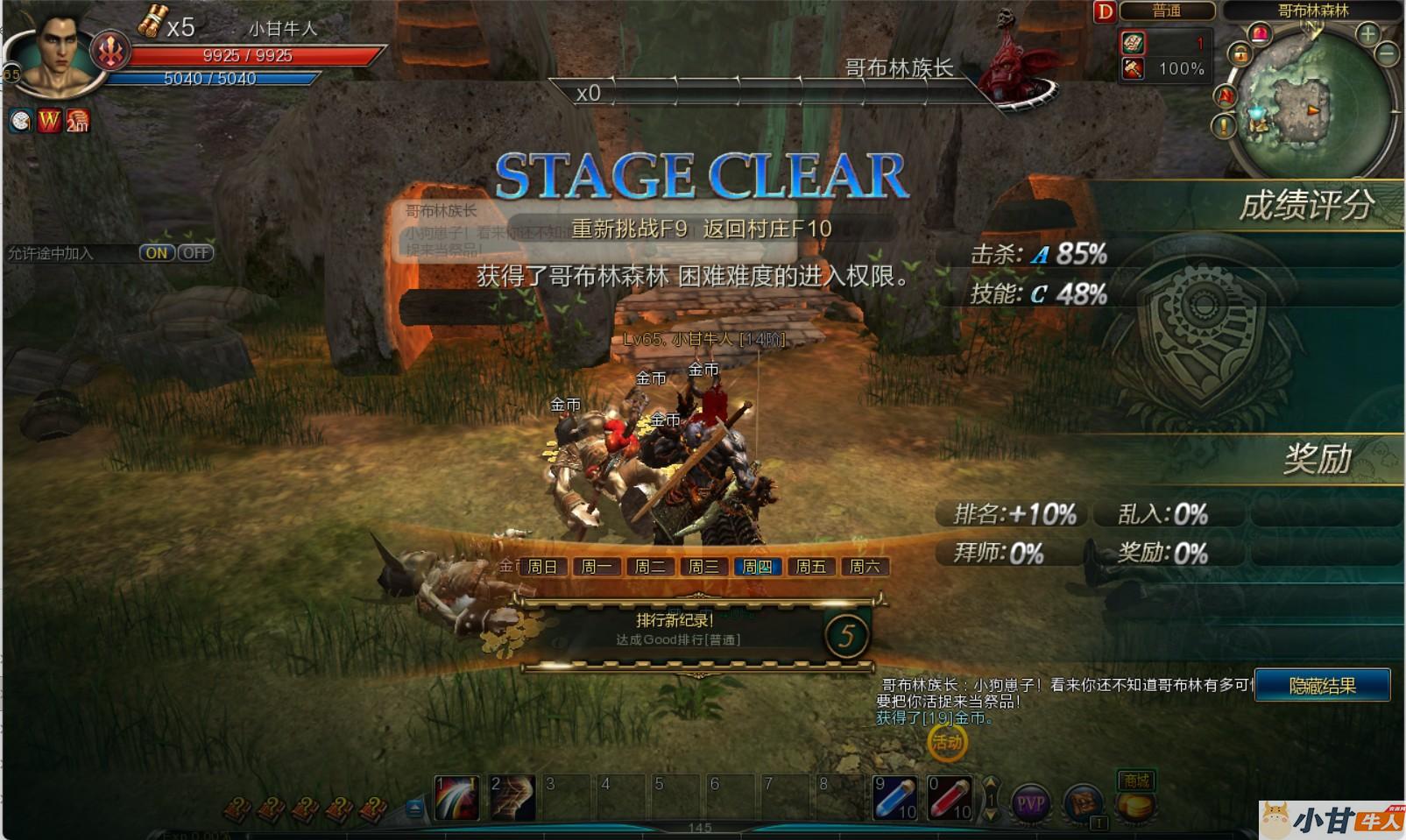This screenshot has height=840, width=1406.
Task: Use the red health potion in slot 0
Action: [x=950, y=798]
